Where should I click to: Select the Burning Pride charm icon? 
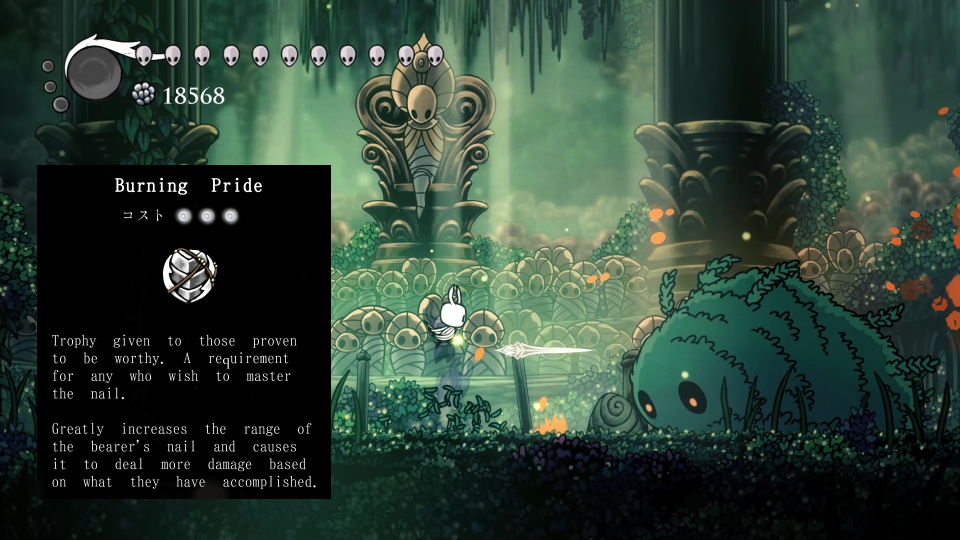pyautogui.click(x=190, y=275)
